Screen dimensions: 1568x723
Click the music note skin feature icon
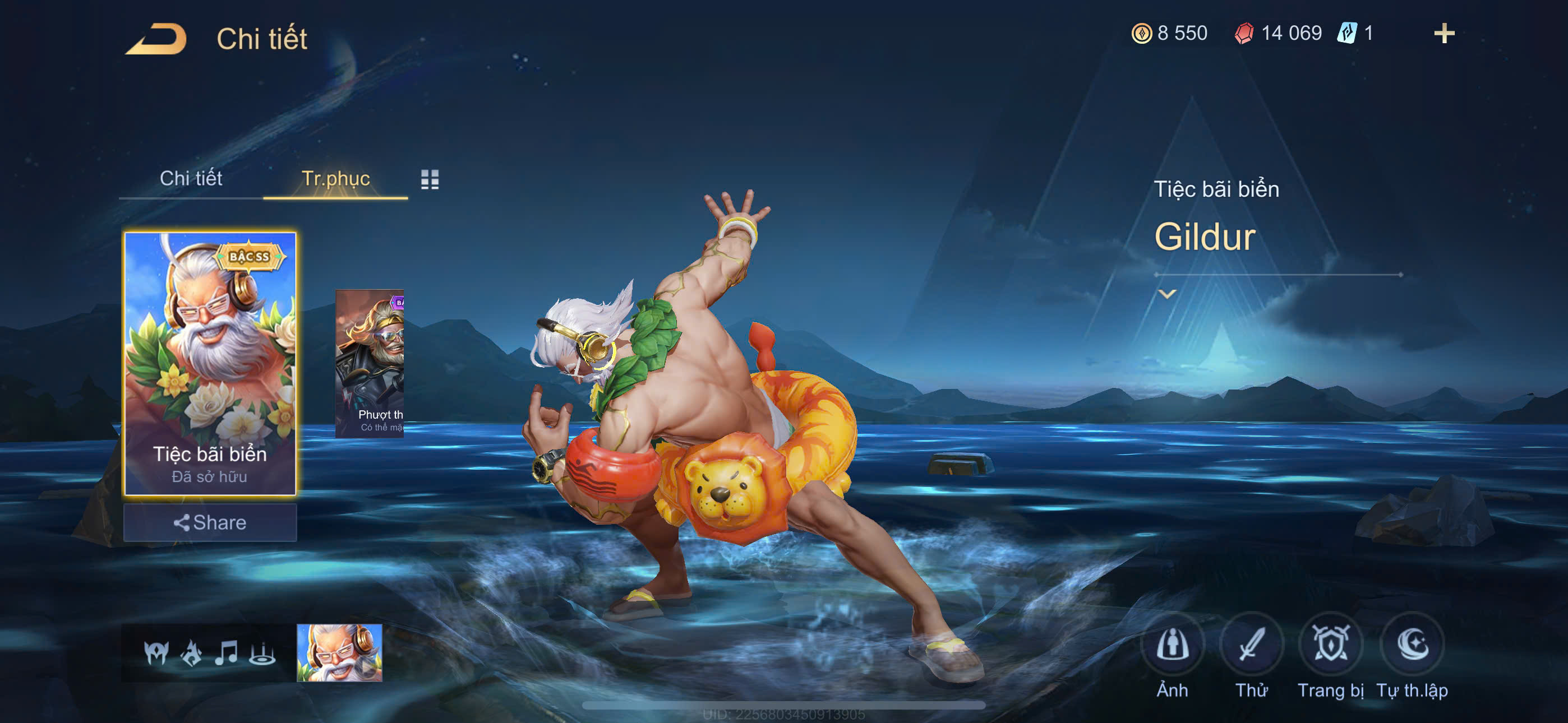tap(227, 653)
